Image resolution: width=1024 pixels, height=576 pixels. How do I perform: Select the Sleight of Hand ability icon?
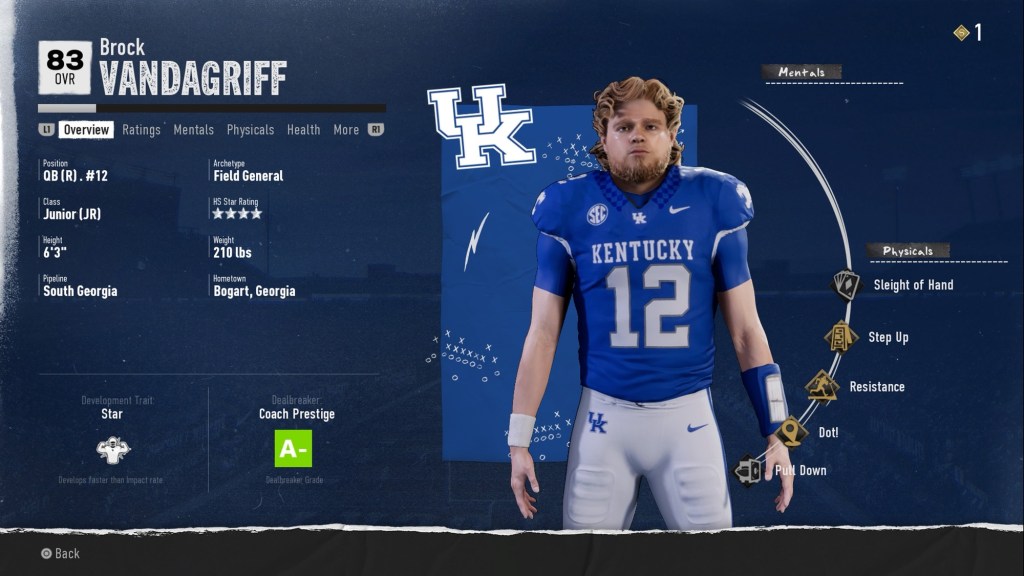pyautogui.click(x=846, y=285)
